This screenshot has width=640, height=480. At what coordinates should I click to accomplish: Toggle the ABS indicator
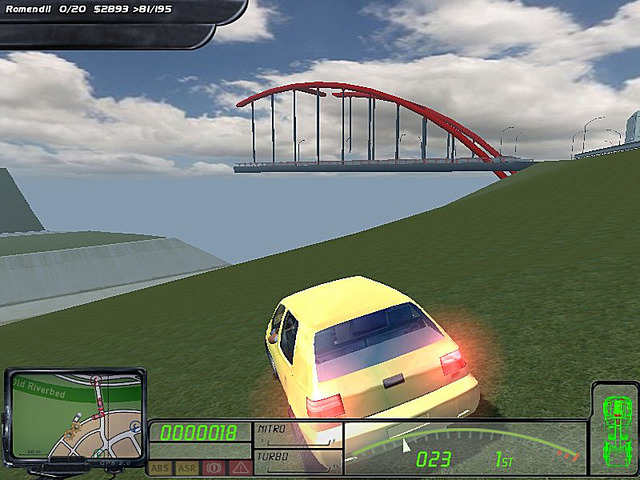[160, 467]
